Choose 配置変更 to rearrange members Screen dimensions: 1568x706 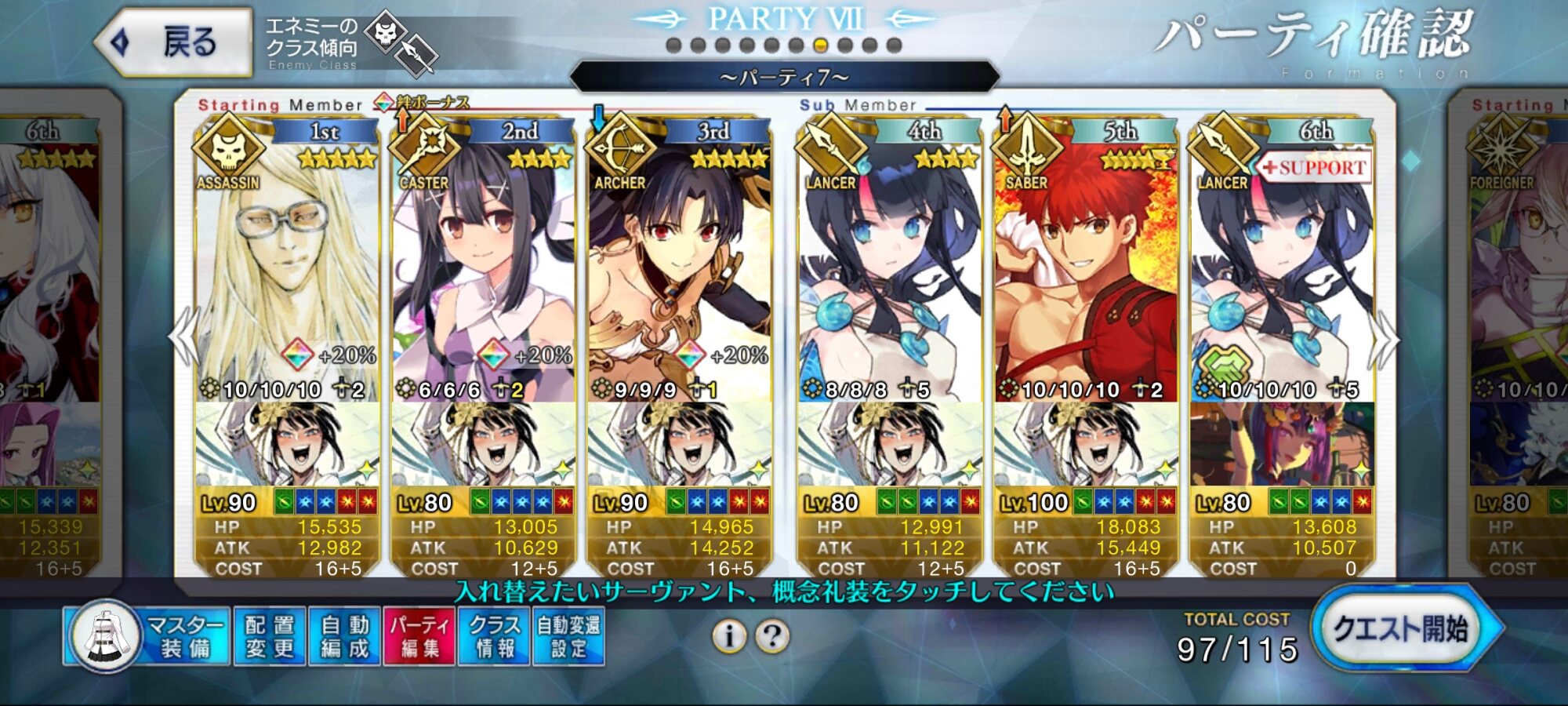269,636
